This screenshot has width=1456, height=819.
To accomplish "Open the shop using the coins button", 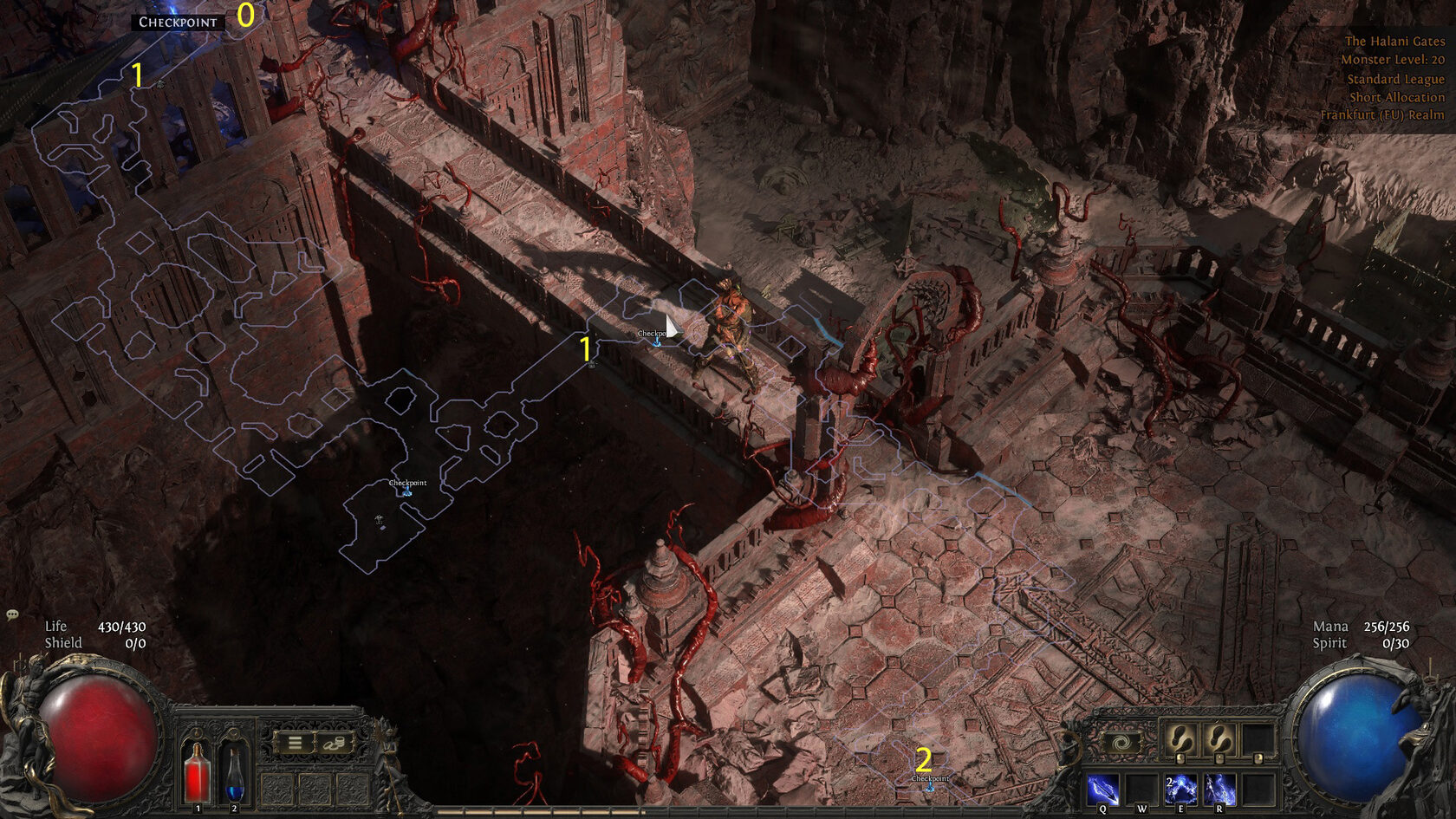I will pos(335,743).
